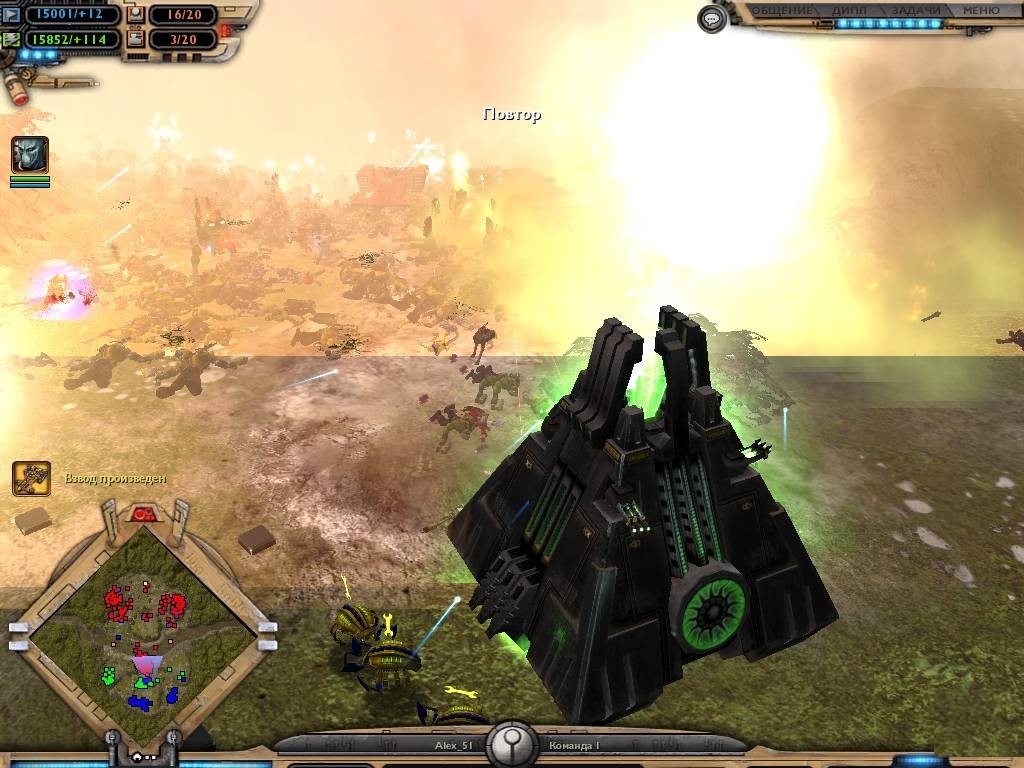Click the squad produced notification icon
Viewport: 1024px width, 768px height.
click(31, 478)
